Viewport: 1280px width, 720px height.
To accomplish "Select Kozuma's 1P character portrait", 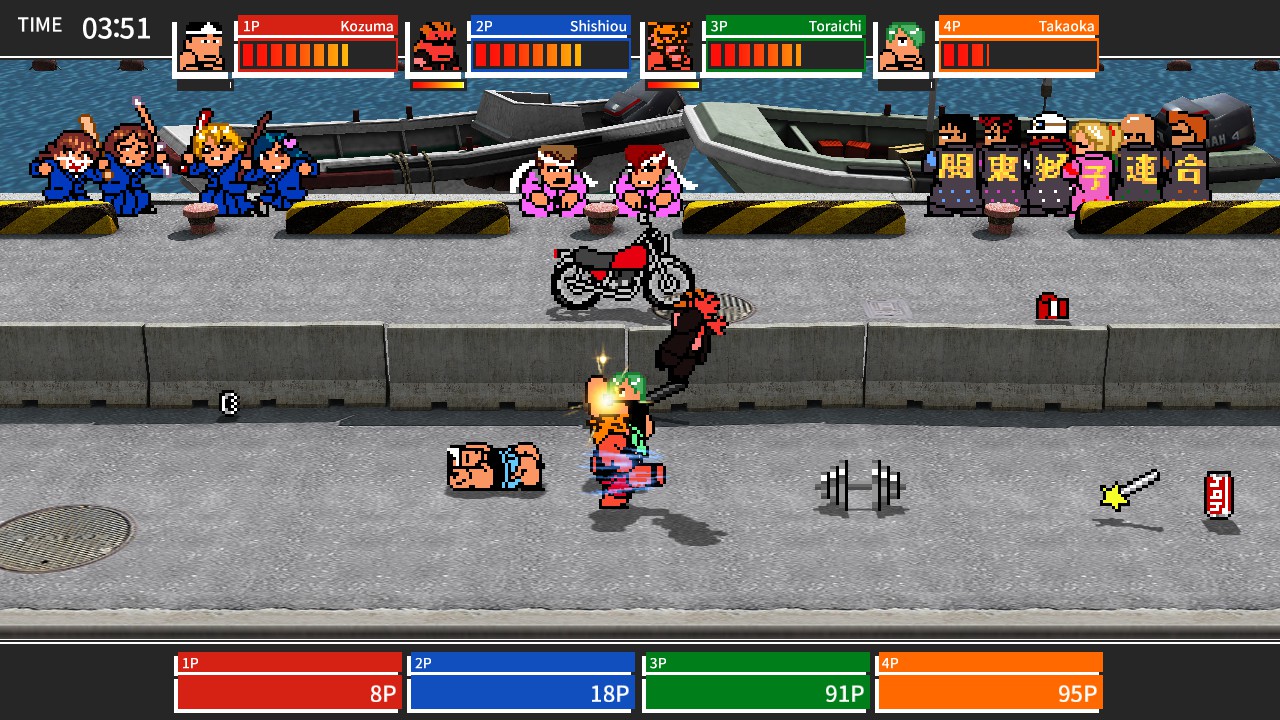I will click(206, 45).
